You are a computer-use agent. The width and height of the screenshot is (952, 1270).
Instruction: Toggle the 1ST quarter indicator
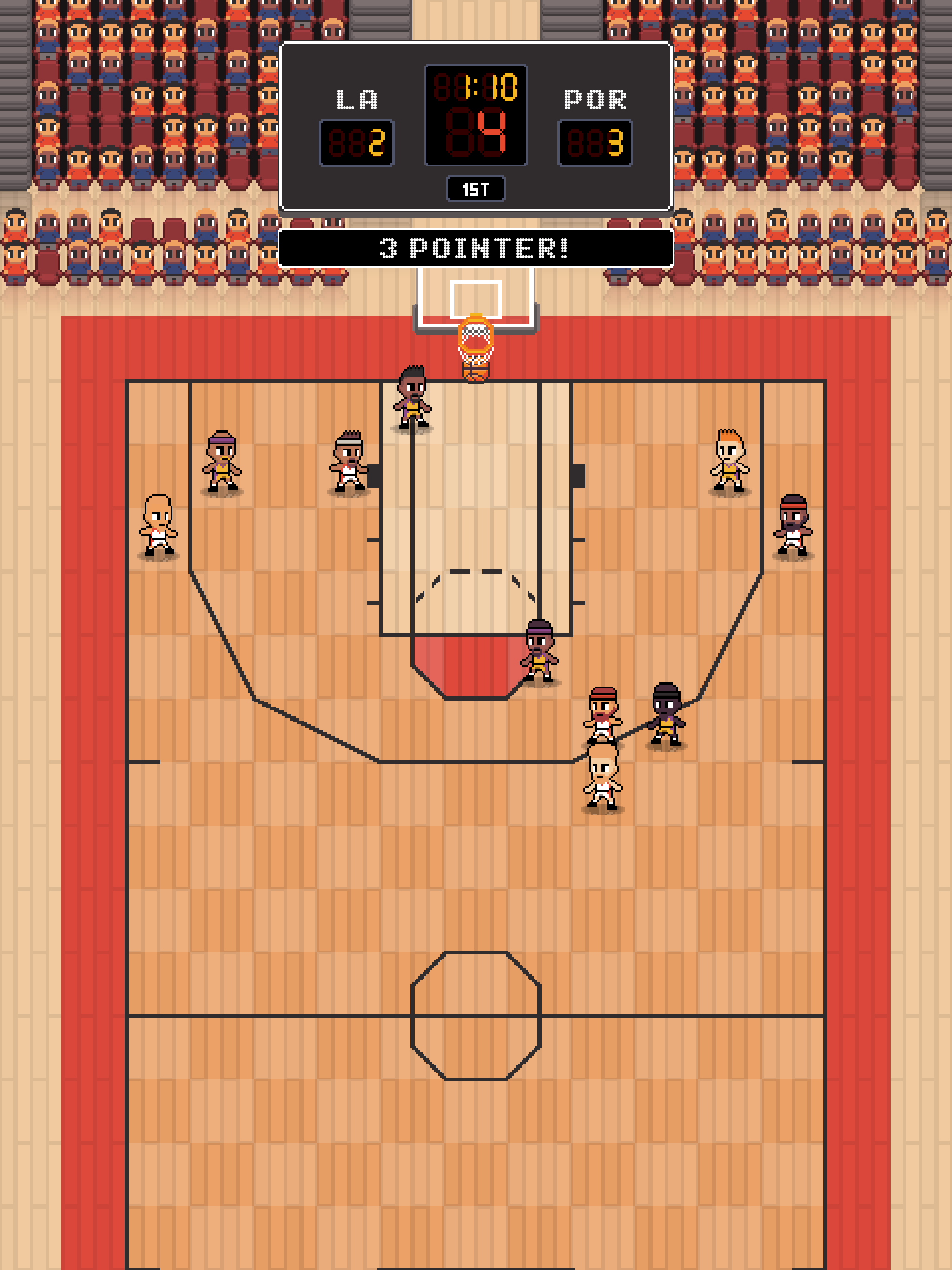point(476,189)
